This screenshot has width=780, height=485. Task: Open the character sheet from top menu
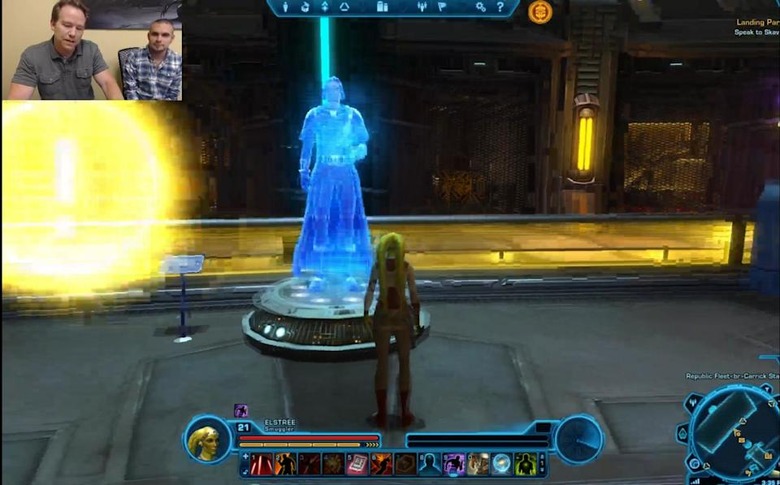pyautogui.click(x=284, y=7)
